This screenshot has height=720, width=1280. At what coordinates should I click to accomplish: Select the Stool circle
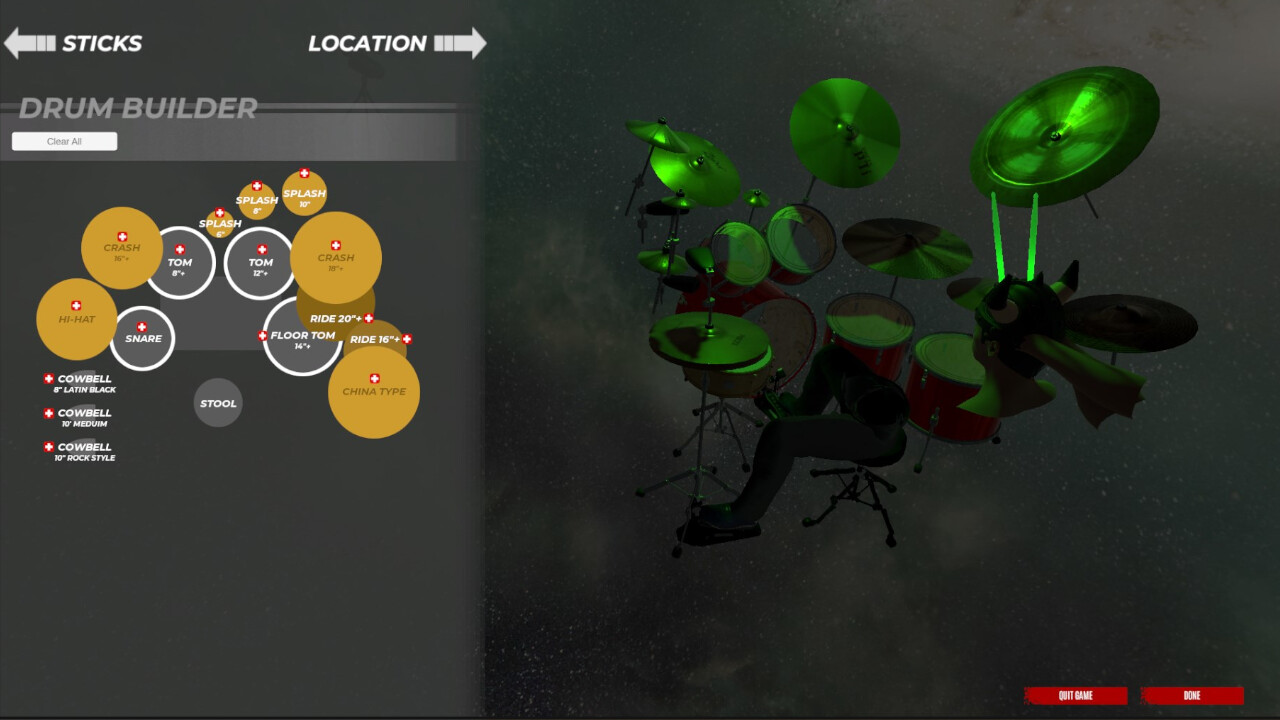(218, 403)
